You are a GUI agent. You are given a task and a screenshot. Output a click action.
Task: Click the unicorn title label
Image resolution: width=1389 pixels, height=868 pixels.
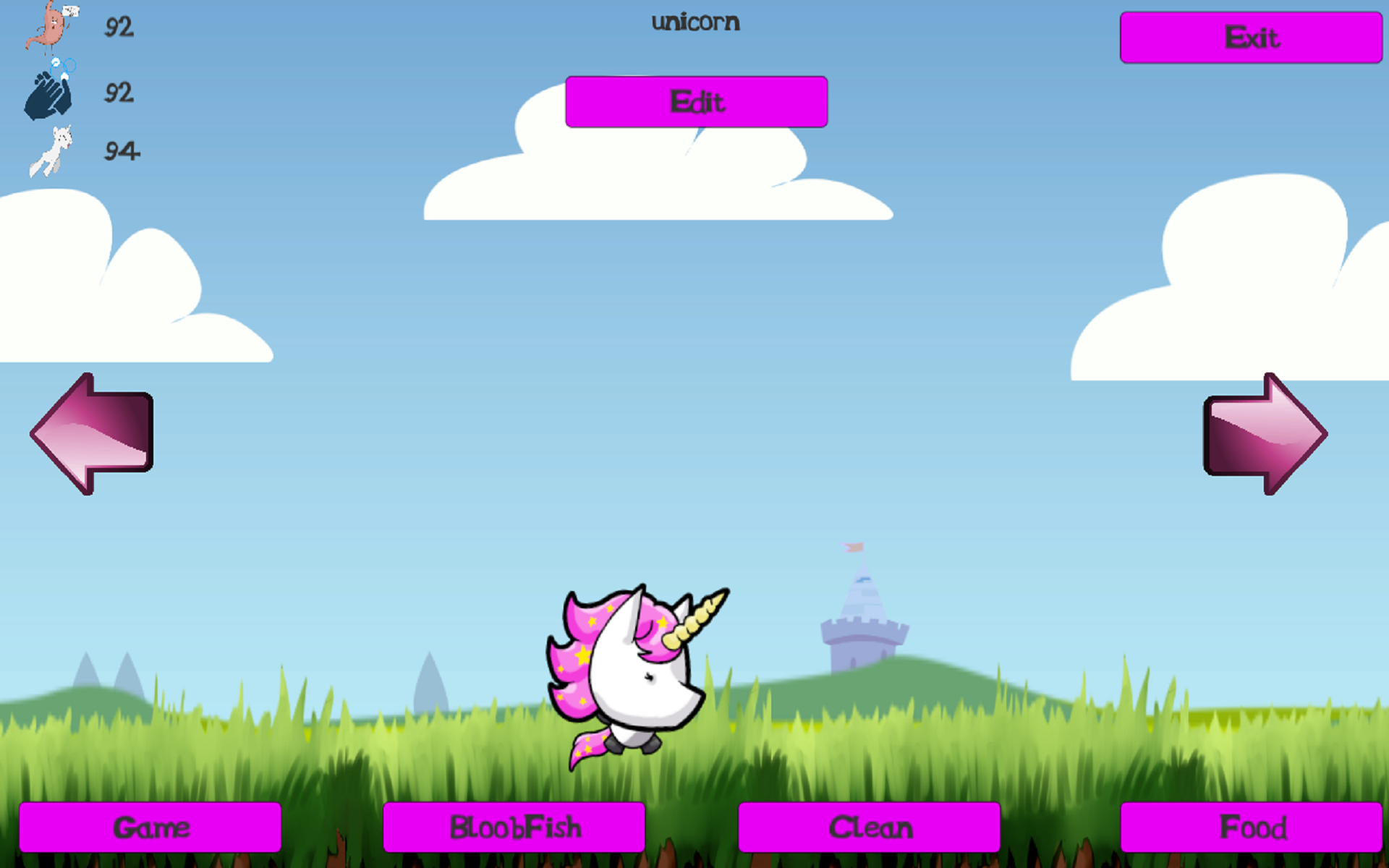click(694, 22)
